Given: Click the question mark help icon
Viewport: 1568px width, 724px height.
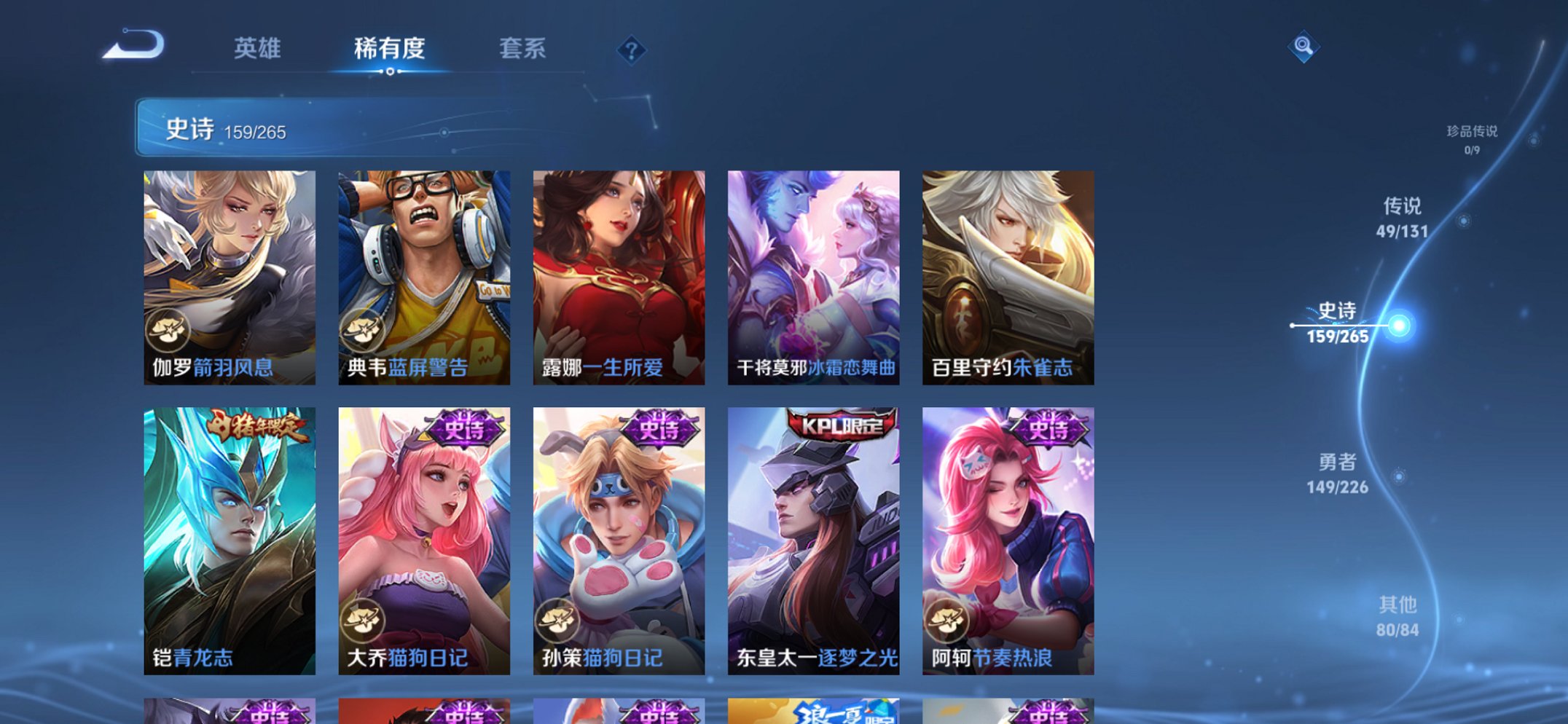Looking at the screenshot, I should point(631,50).
